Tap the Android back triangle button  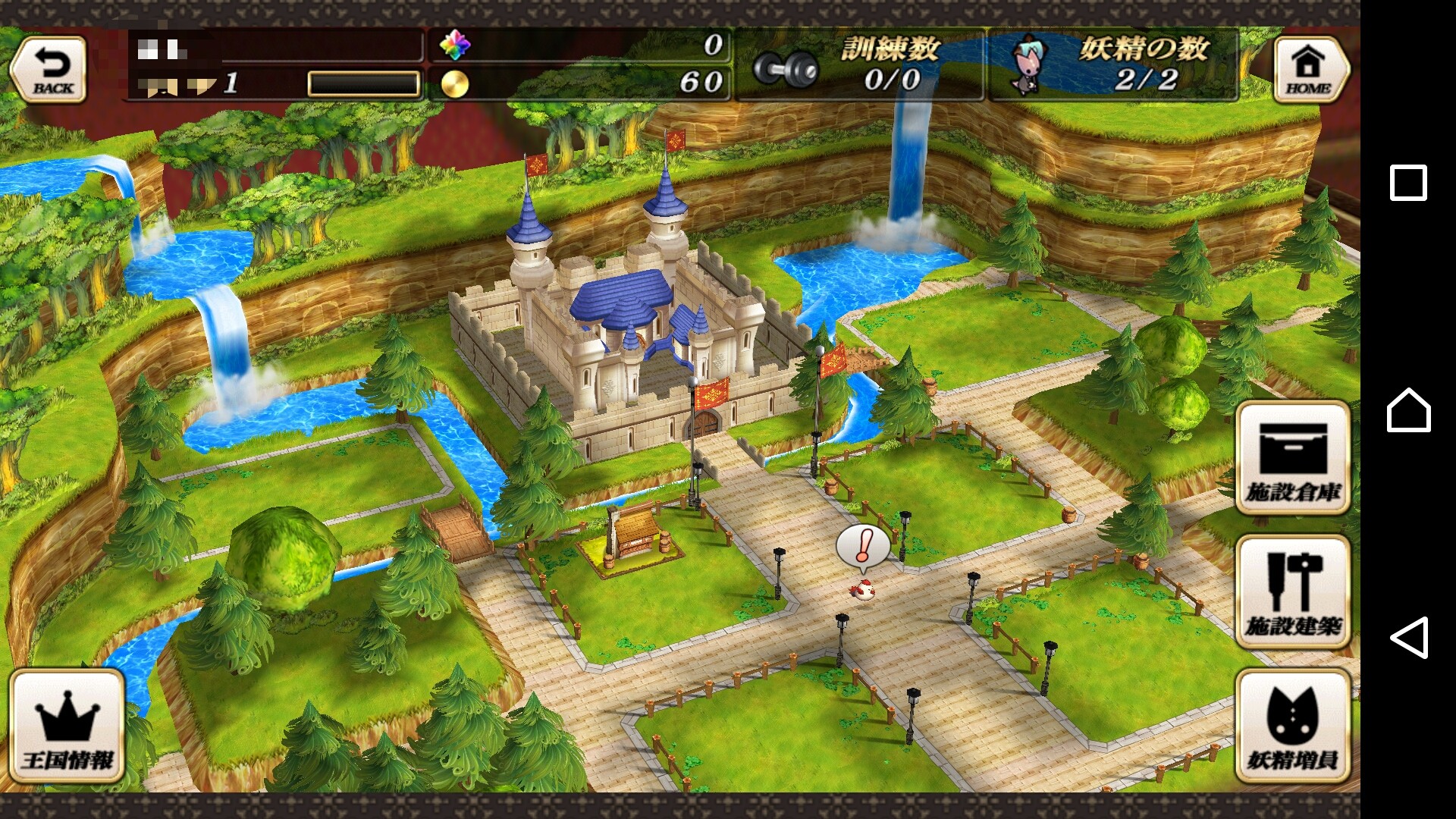[1408, 637]
